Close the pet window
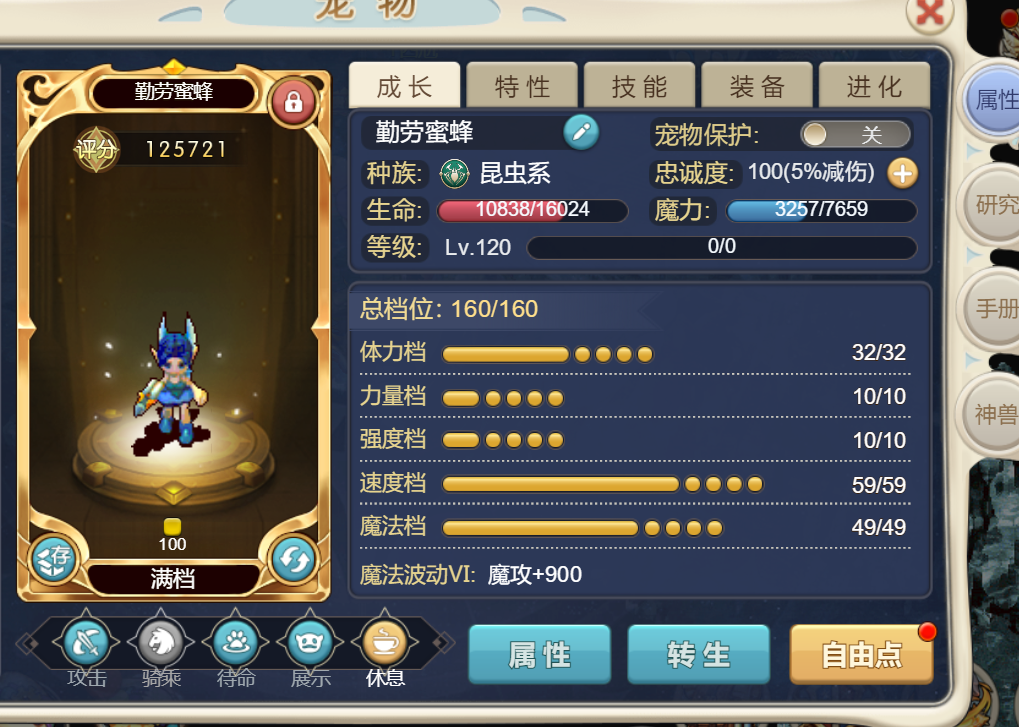Image resolution: width=1019 pixels, height=727 pixels. (930, 13)
